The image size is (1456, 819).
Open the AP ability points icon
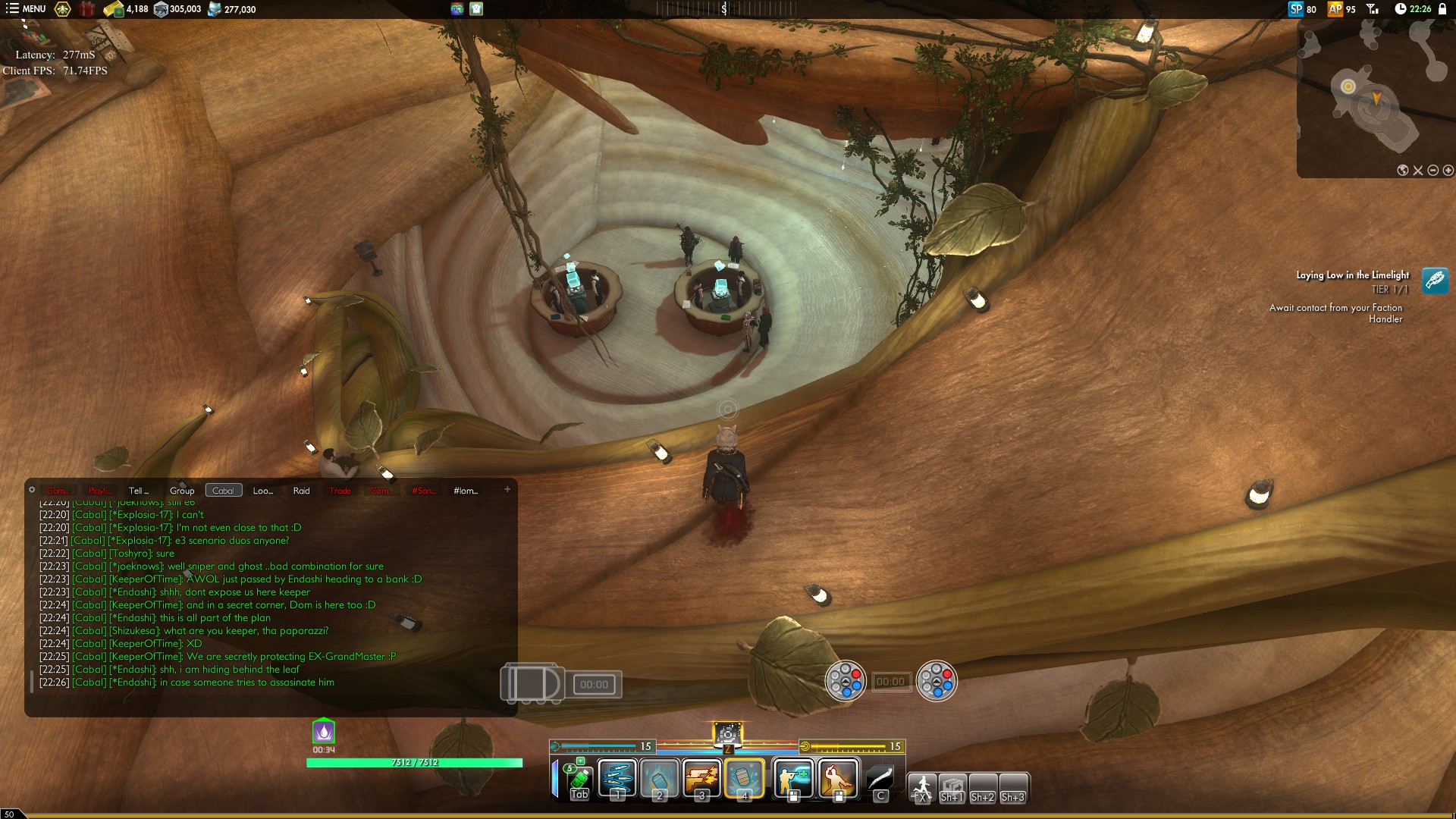(x=1335, y=9)
